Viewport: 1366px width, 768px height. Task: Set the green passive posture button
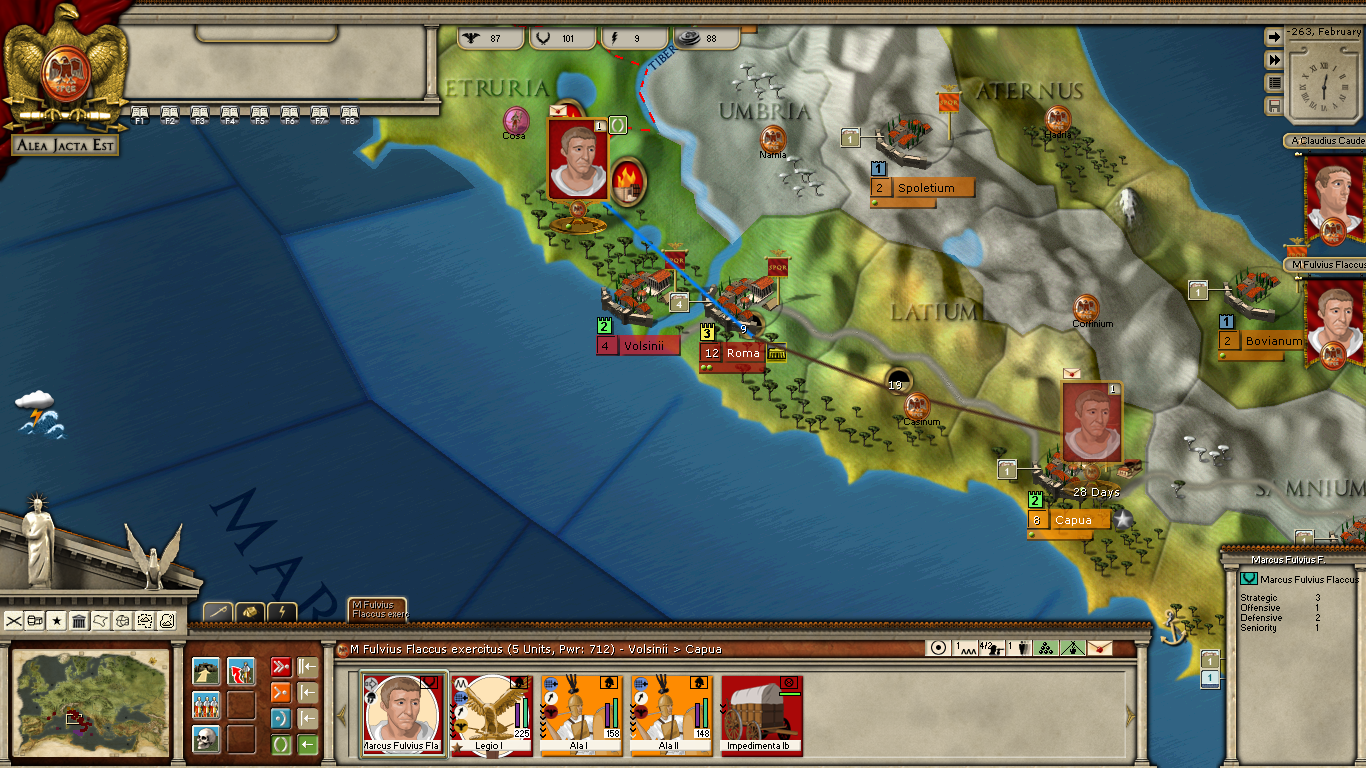281,744
